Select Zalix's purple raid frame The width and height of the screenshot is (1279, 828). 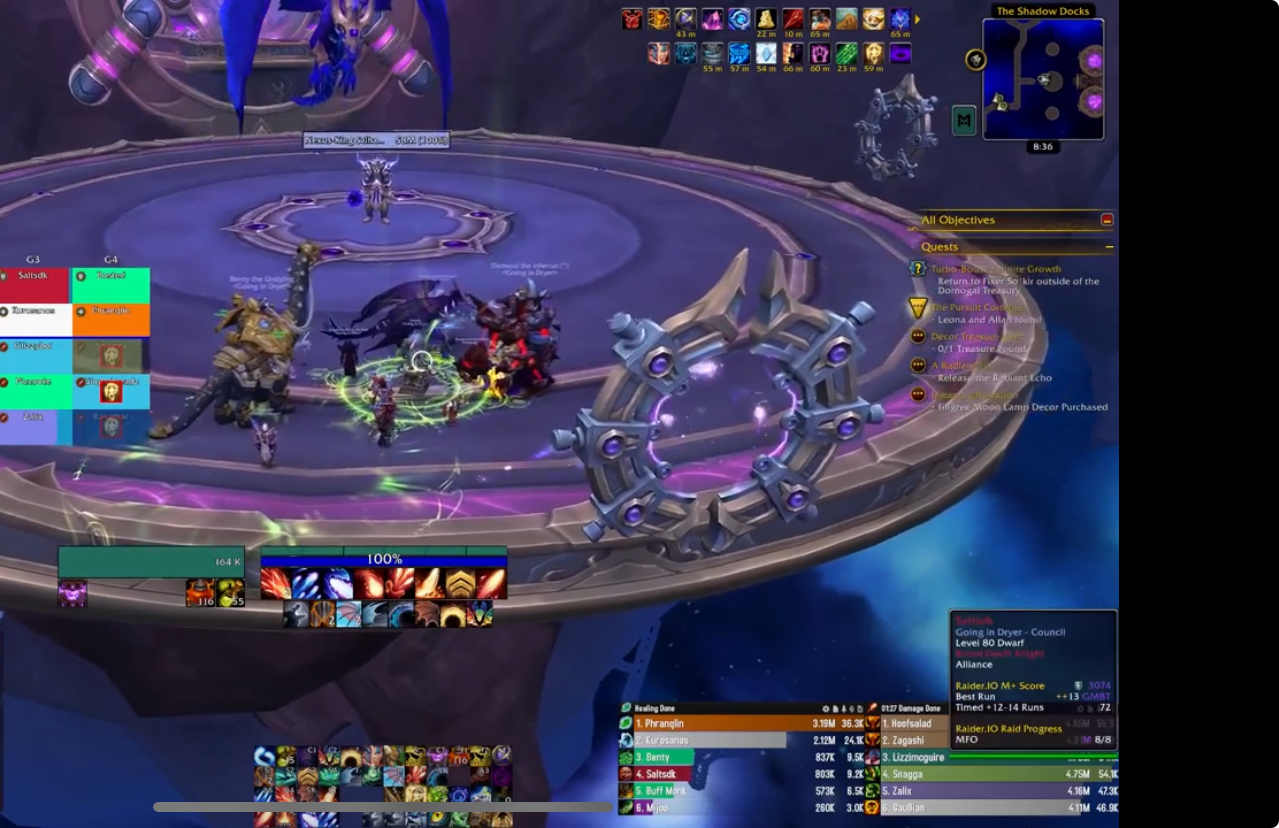click(35, 427)
